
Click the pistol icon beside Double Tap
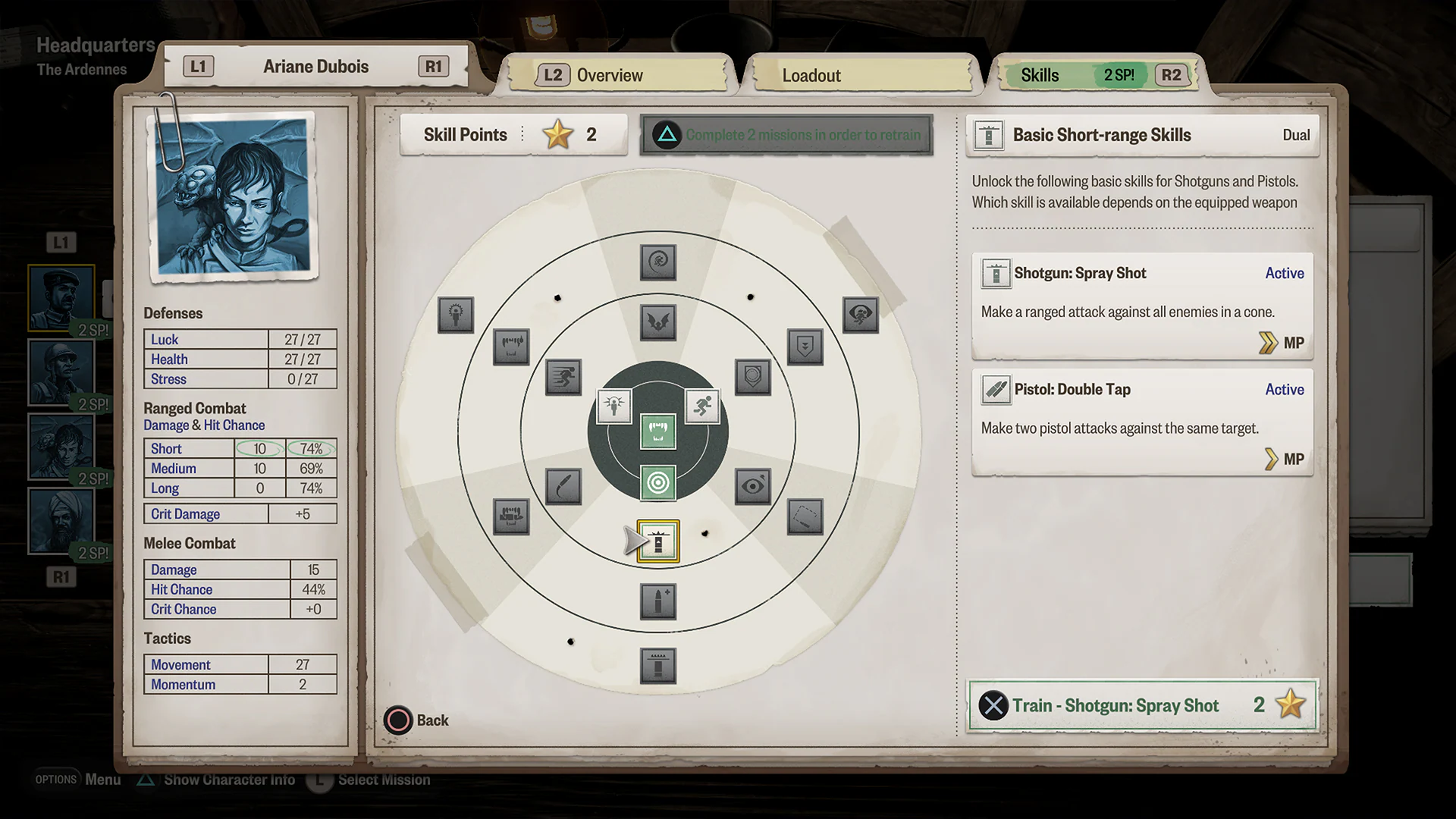(994, 390)
